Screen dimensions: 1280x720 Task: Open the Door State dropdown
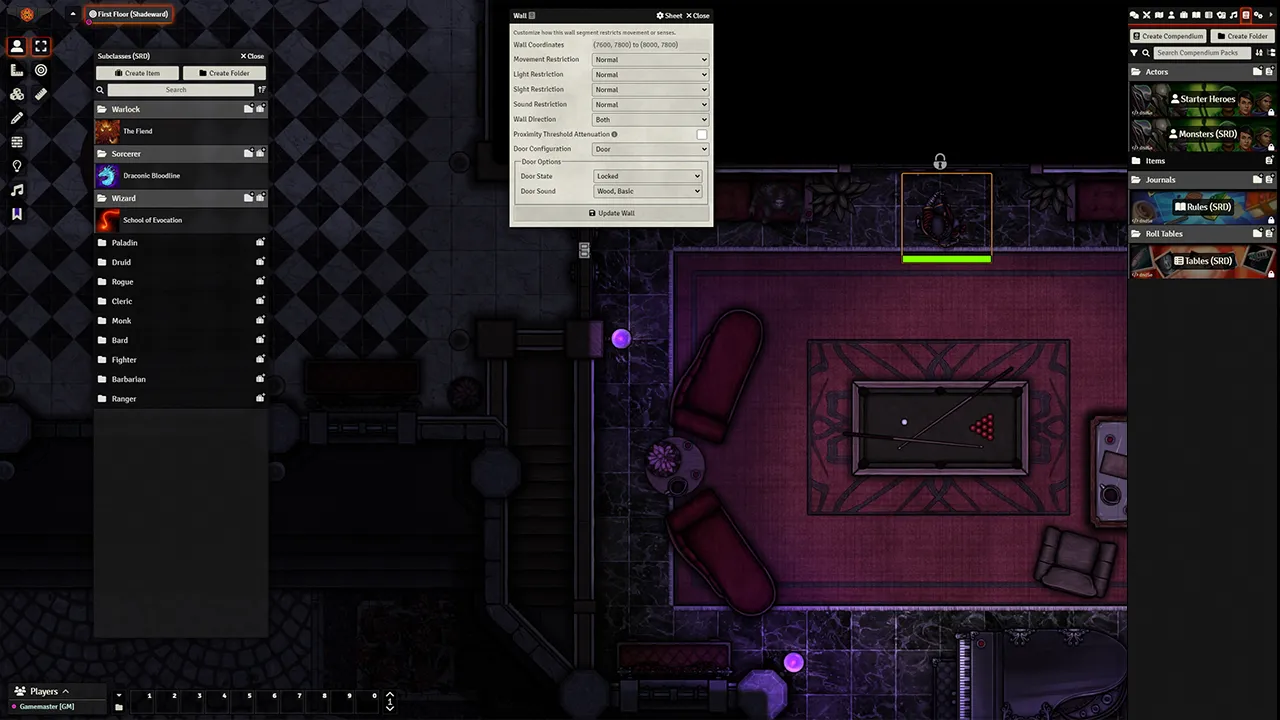pyautogui.click(x=648, y=176)
